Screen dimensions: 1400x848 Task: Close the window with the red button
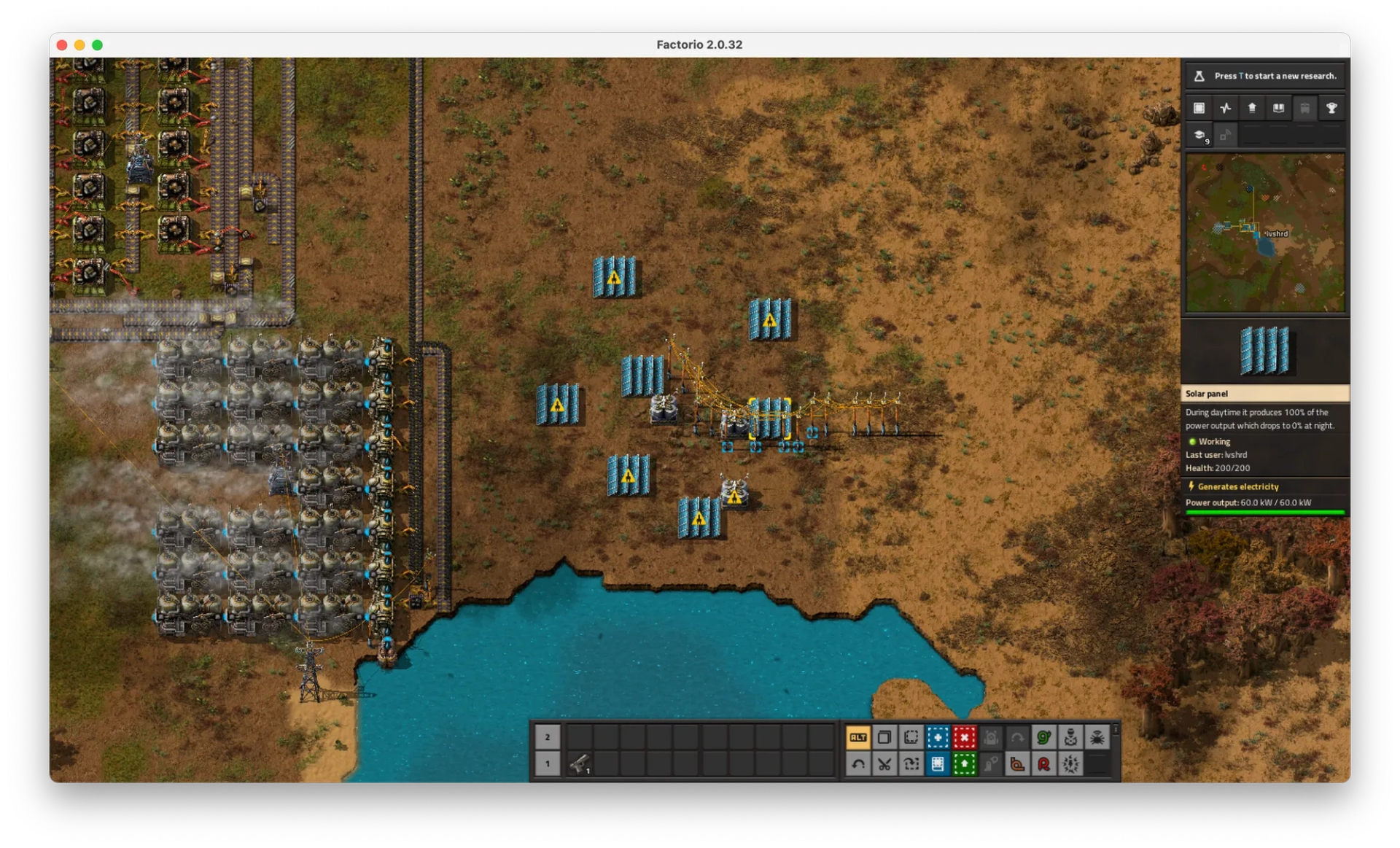click(62, 45)
